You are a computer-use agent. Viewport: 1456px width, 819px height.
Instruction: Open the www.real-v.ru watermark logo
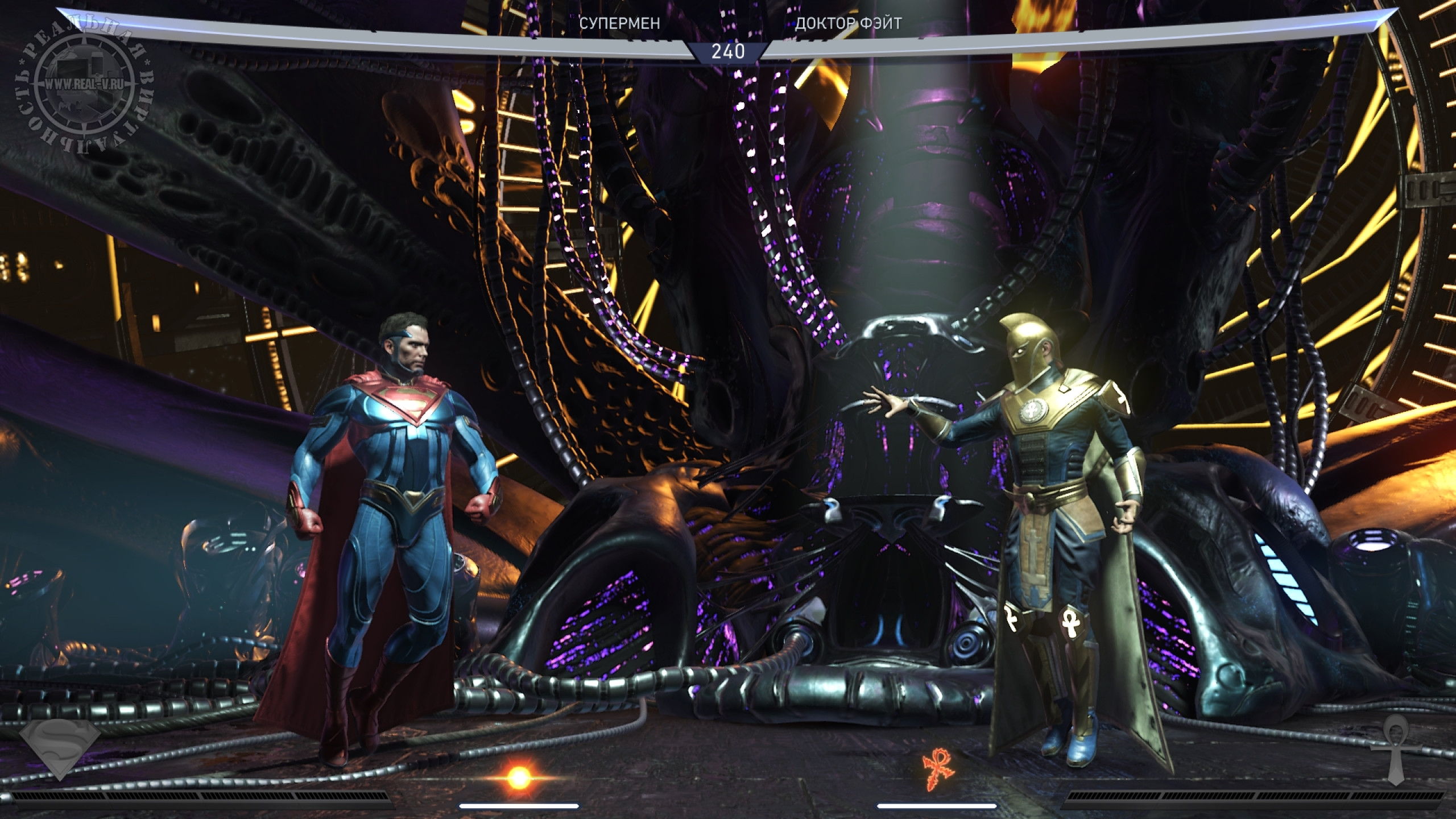(85, 84)
